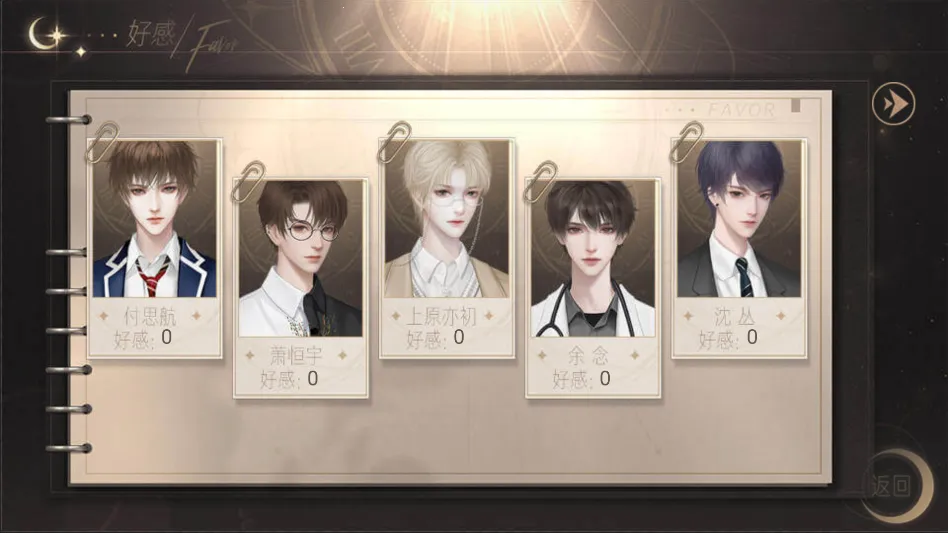Viewport: 948px width, 533px height.
Task: Select the 付思航 character card
Action: coord(155,245)
